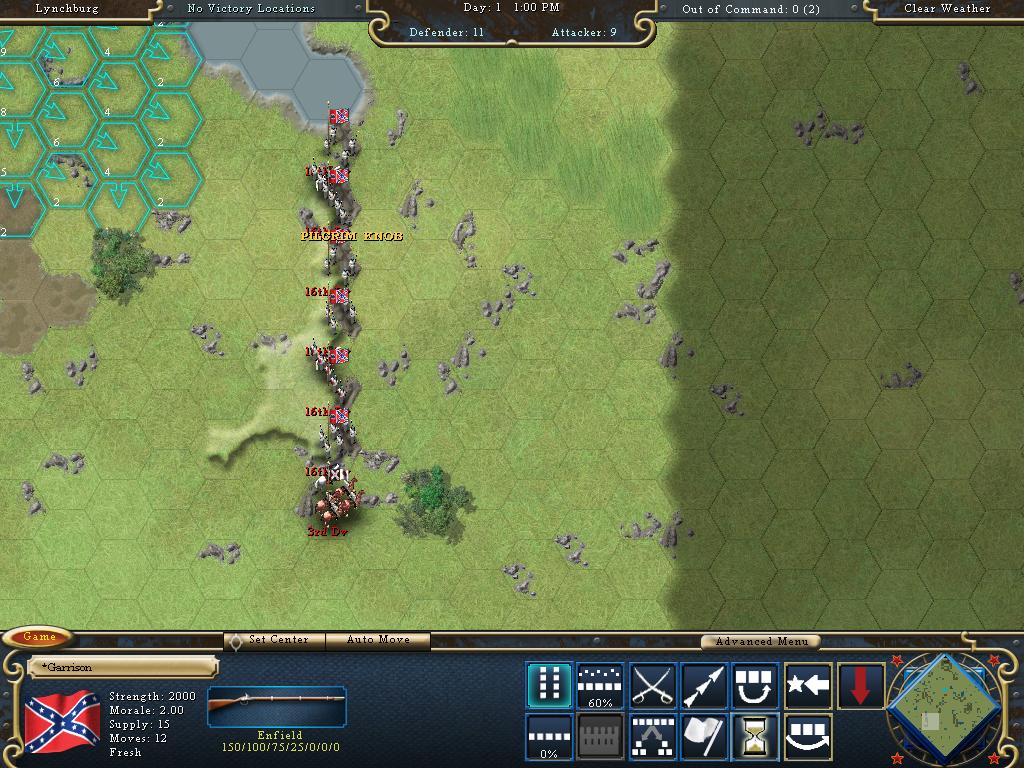The width and height of the screenshot is (1024, 768).
Task: End turn with the hourglass icon
Action: coord(756,737)
